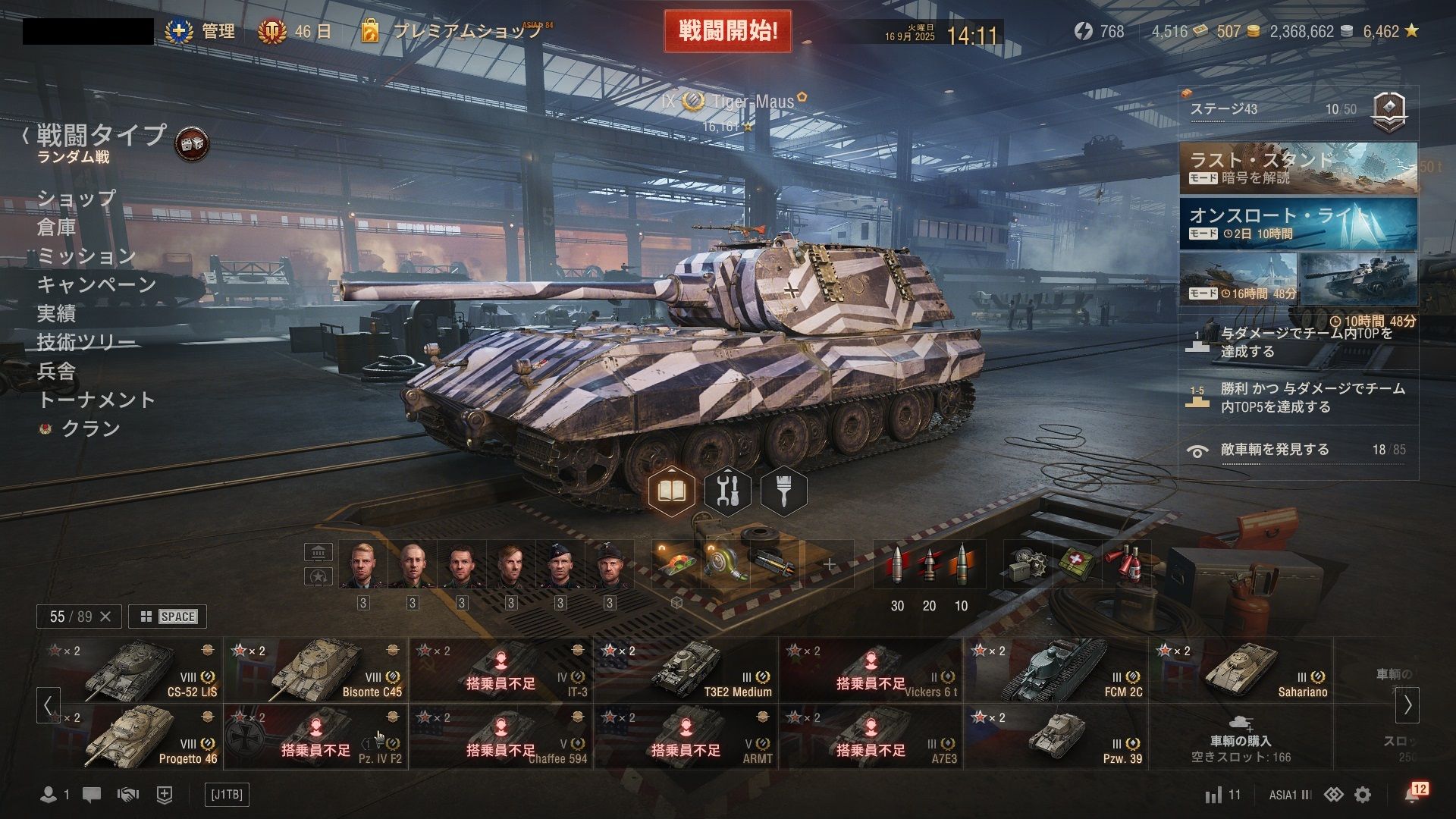This screenshot has width=1456, height=819.
Task: Open the ミッション menu
Action: (x=86, y=256)
